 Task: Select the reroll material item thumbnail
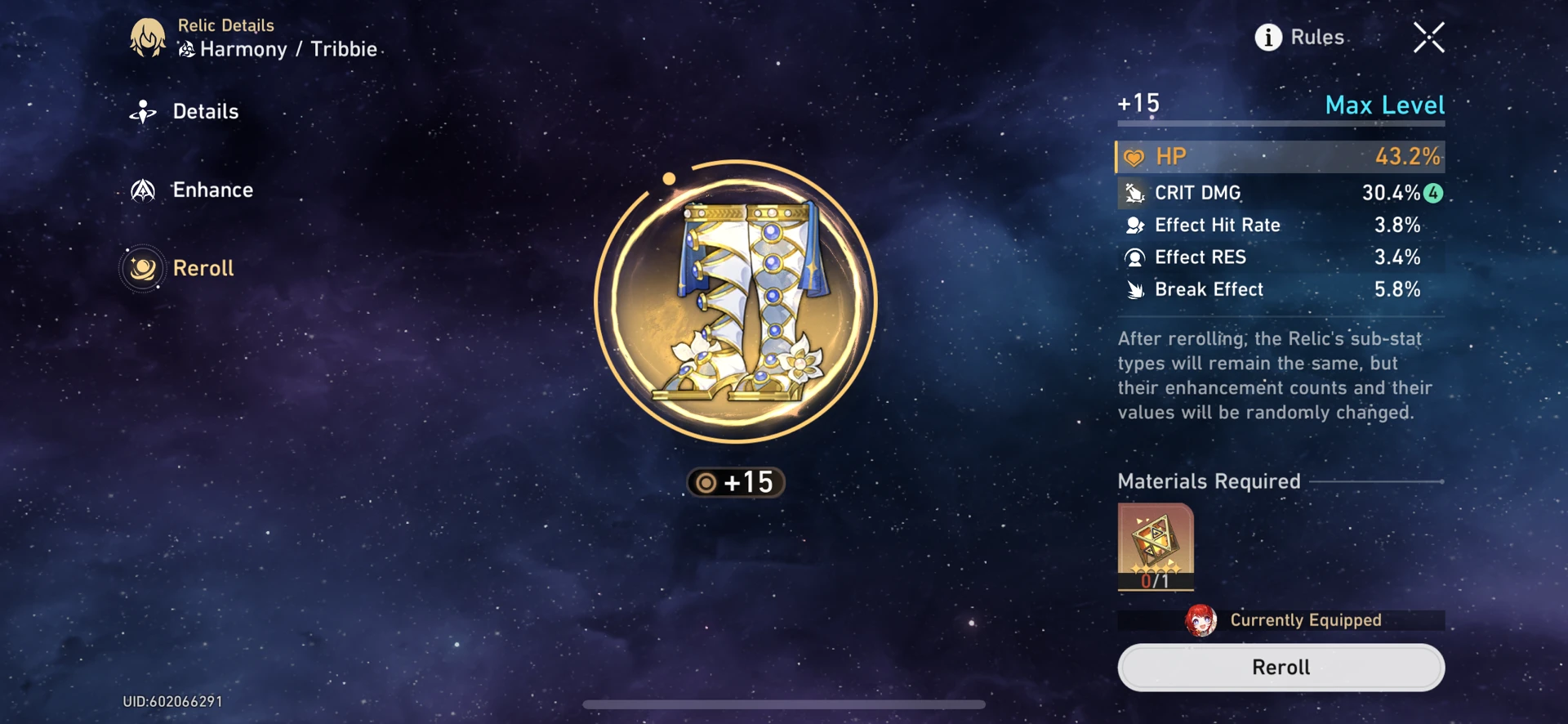pyautogui.click(x=1156, y=546)
